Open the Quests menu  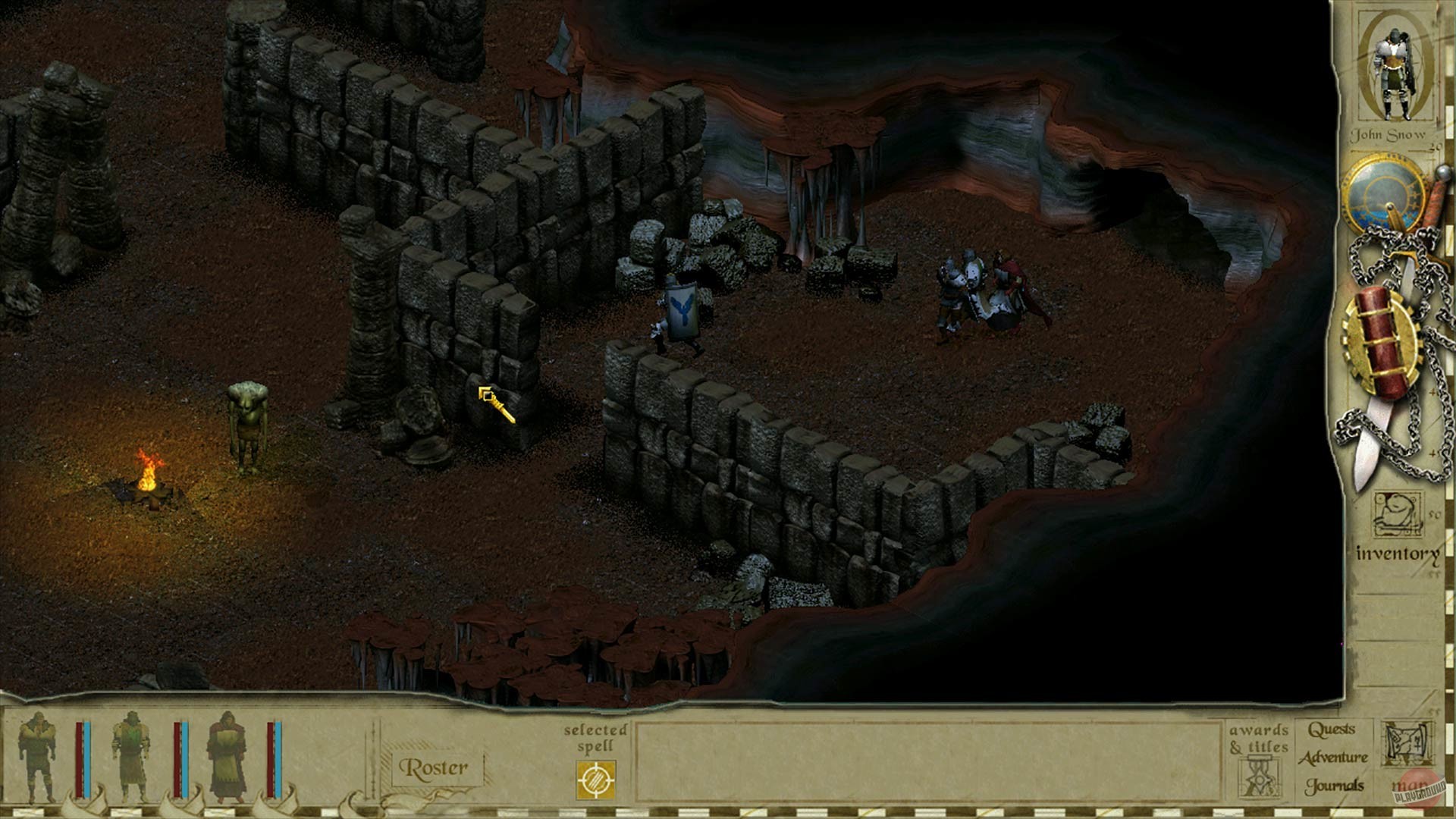[1332, 730]
